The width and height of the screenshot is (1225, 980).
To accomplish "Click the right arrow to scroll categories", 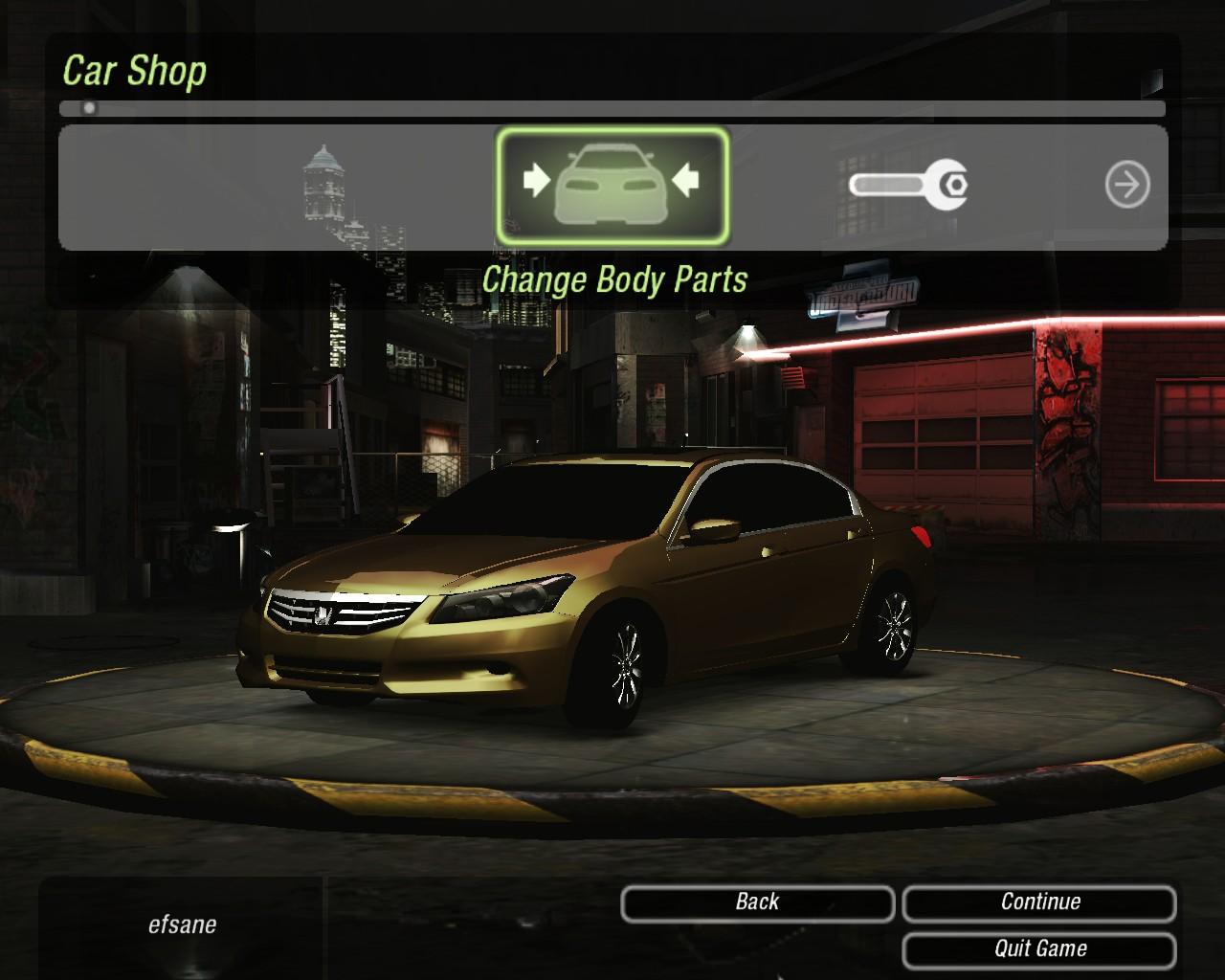I will (x=1126, y=185).
